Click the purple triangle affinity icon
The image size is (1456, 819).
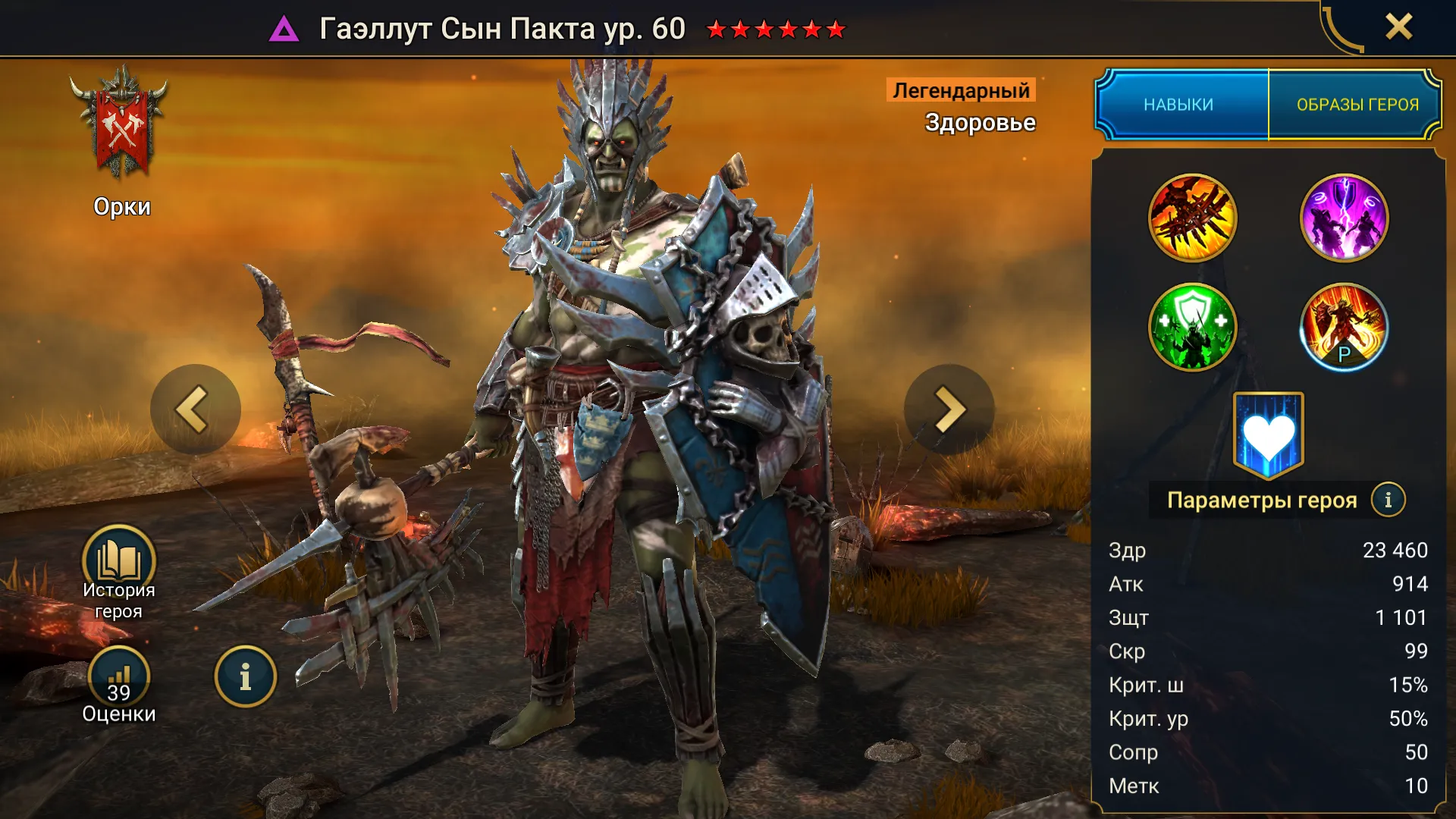tap(284, 30)
